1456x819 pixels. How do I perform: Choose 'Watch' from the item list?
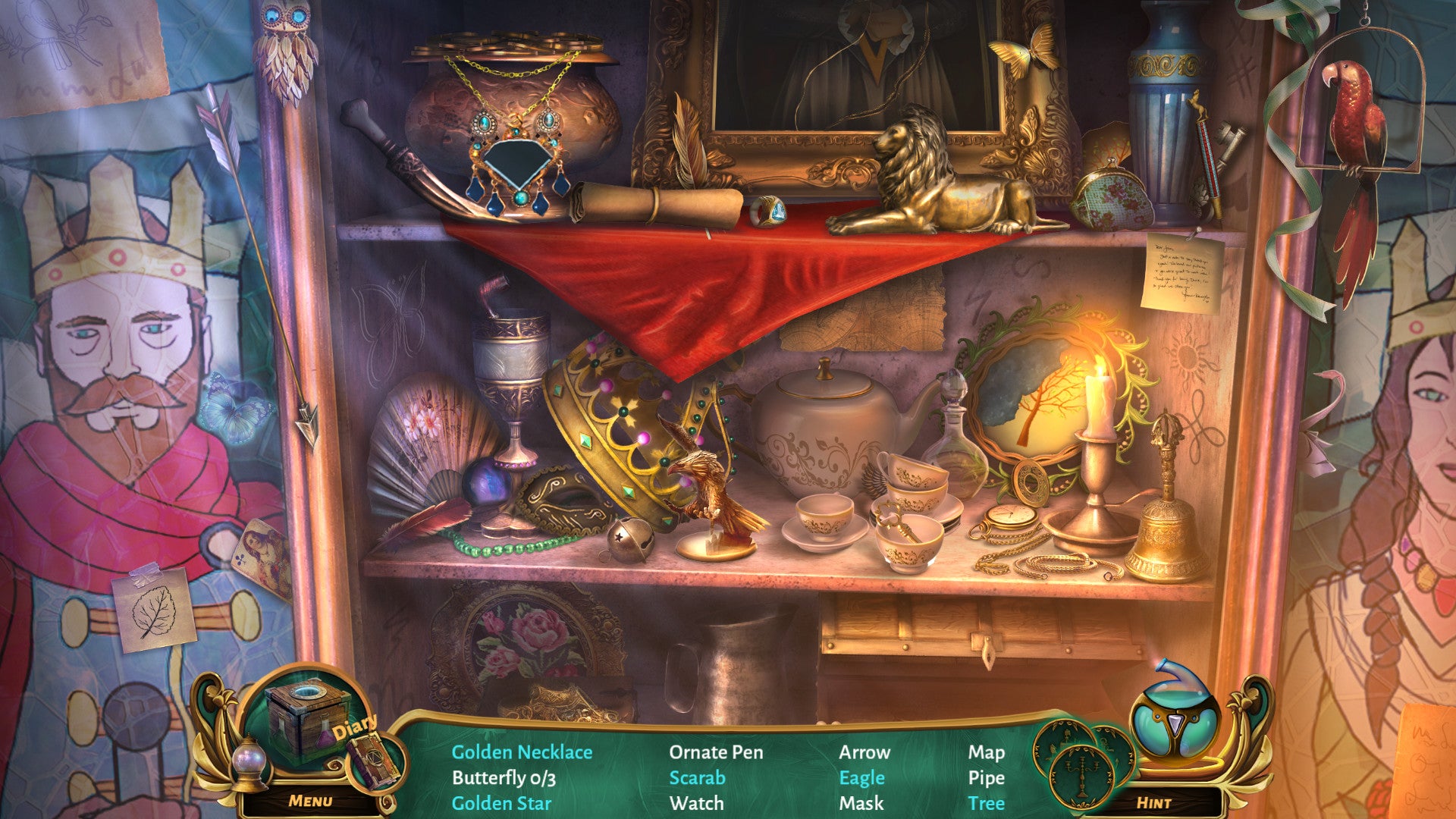click(696, 803)
